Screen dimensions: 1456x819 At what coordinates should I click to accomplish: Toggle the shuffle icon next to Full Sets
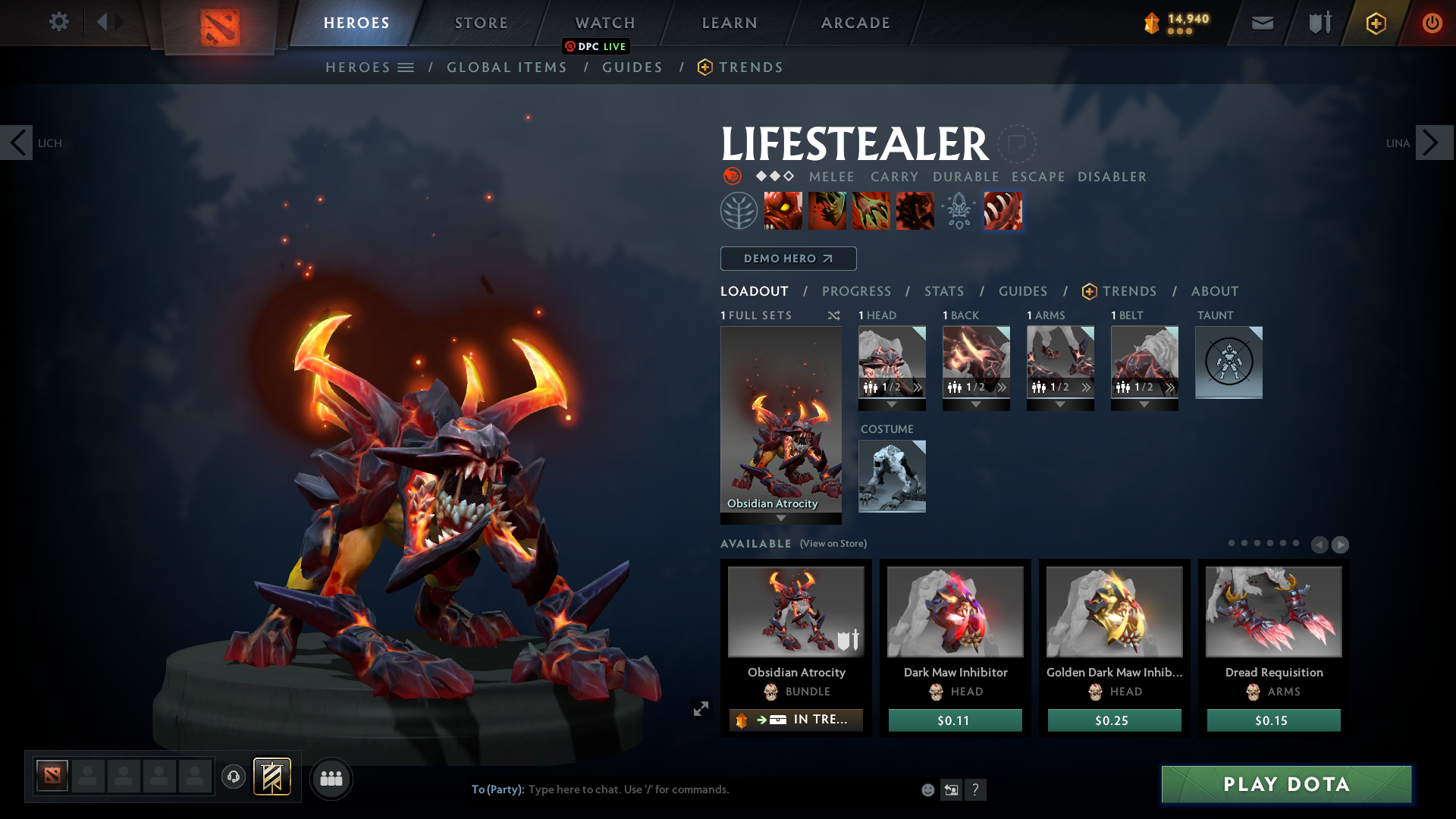(833, 315)
